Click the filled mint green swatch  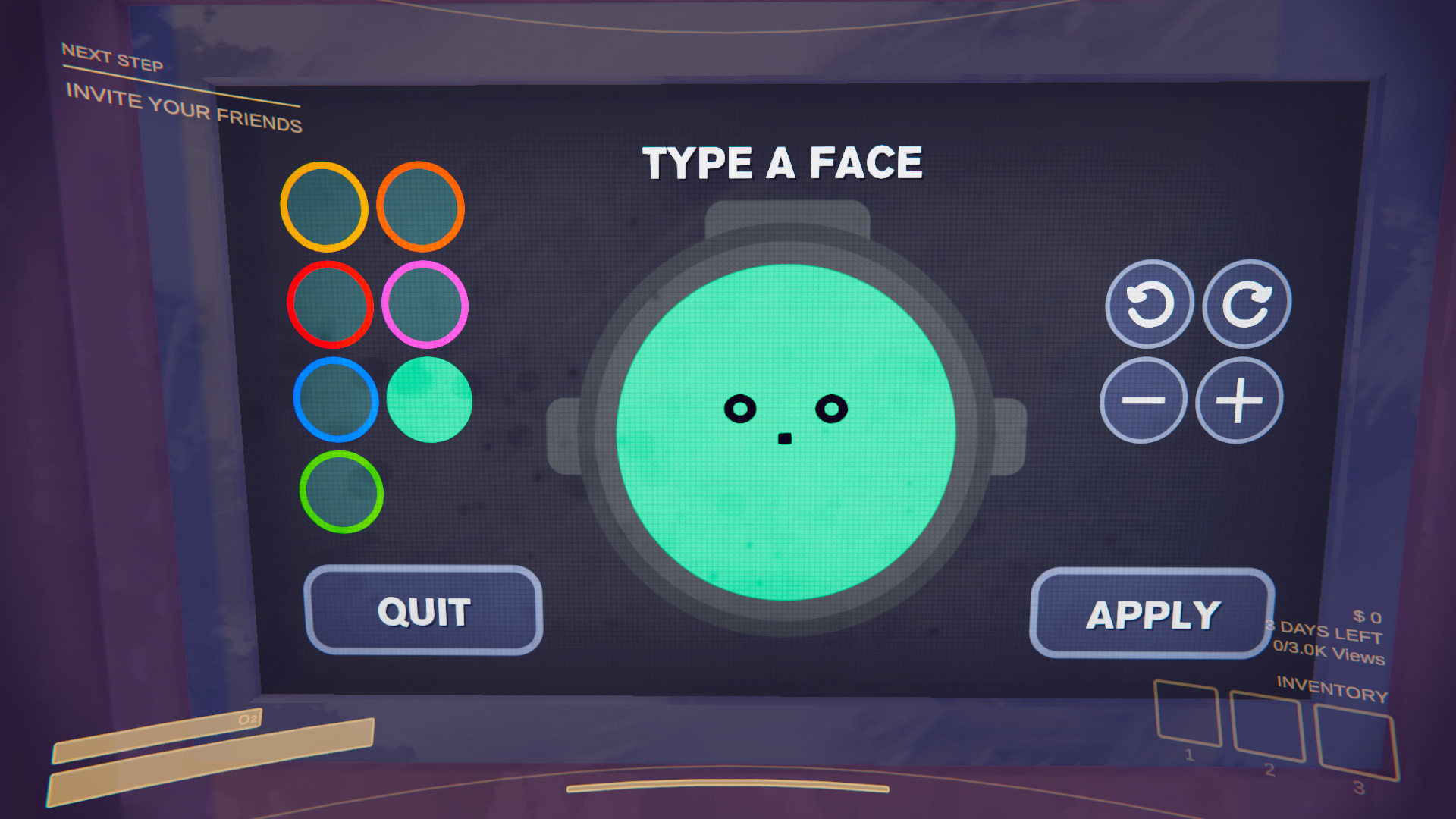point(428,400)
